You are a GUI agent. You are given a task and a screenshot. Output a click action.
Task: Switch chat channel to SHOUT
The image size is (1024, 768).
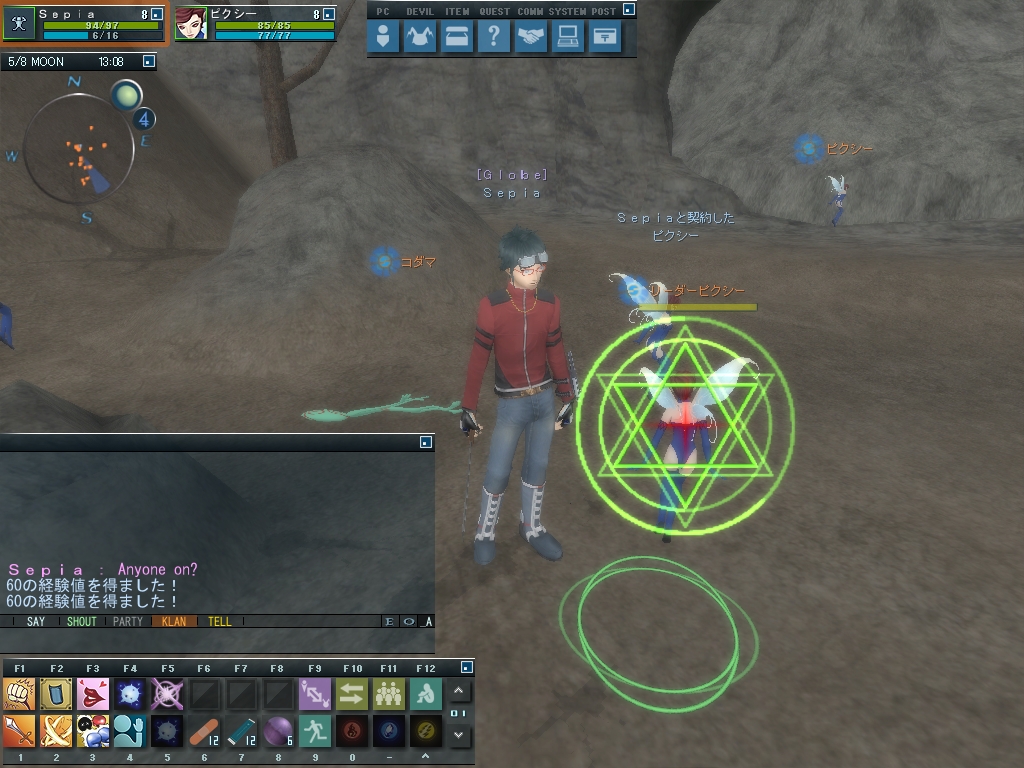(x=82, y=622)
